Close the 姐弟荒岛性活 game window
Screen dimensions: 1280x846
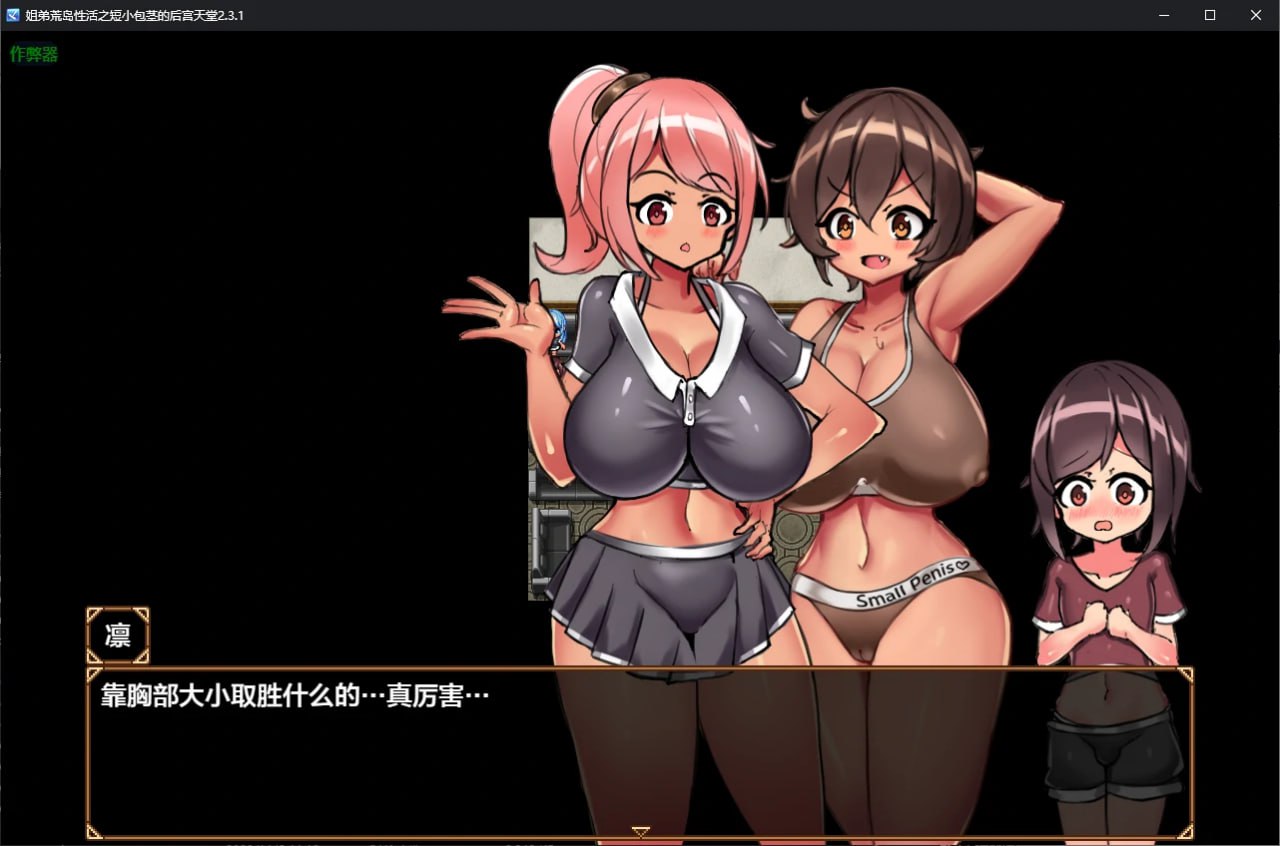click(1256, 15)
